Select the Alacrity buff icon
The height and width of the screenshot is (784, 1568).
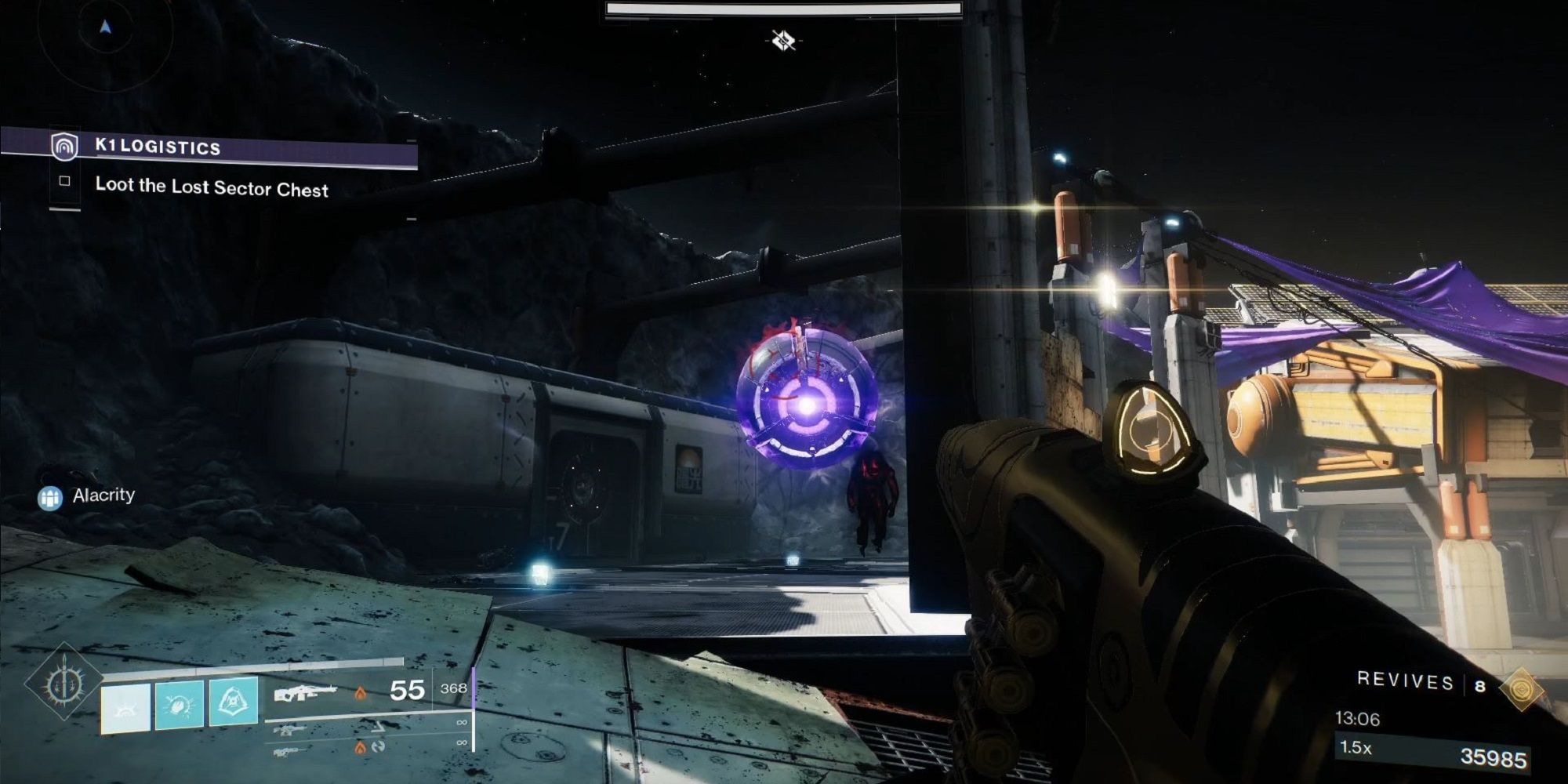[x=50, y=495]
